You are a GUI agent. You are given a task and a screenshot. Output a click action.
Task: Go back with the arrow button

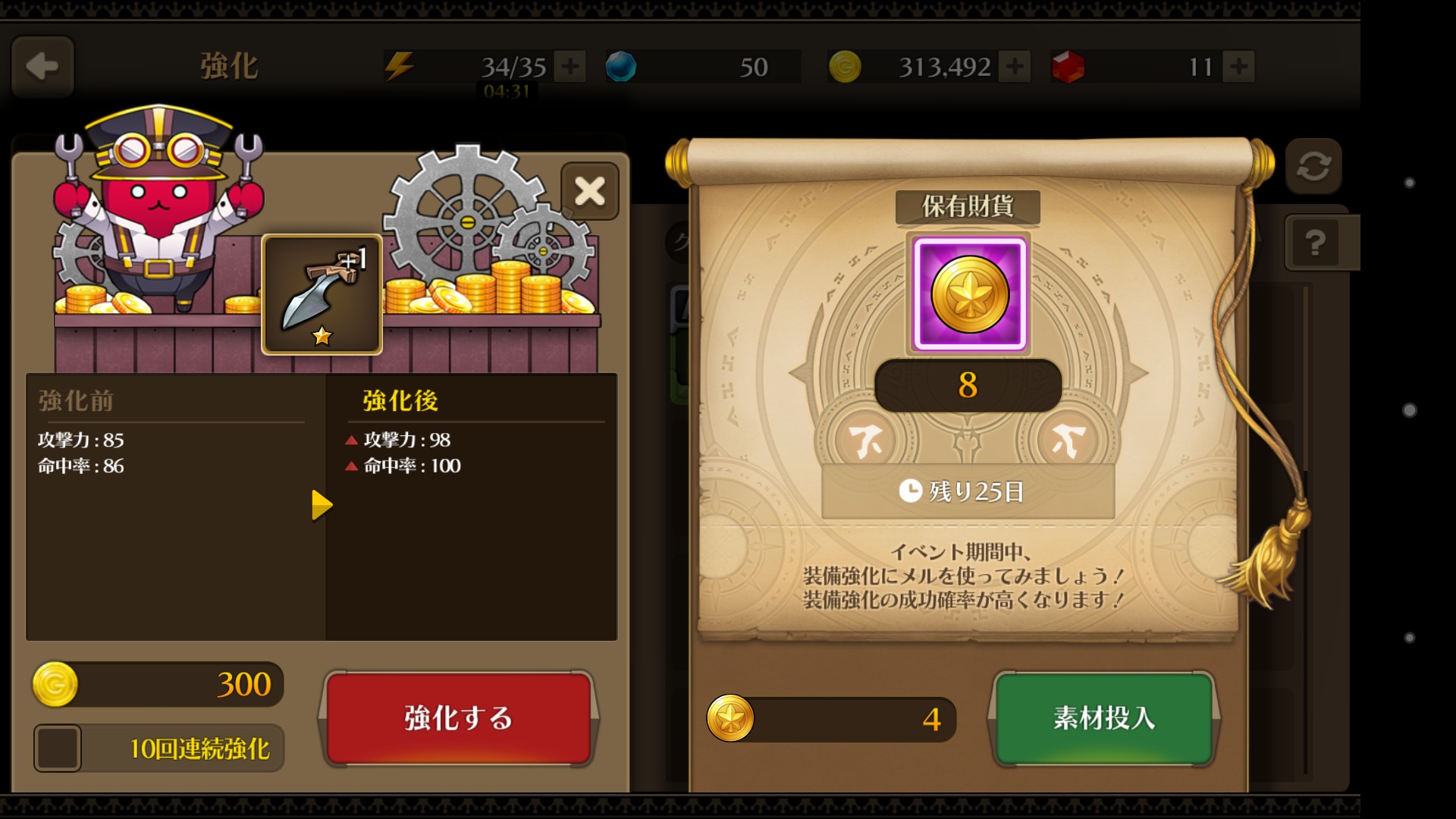coord(42,67)
